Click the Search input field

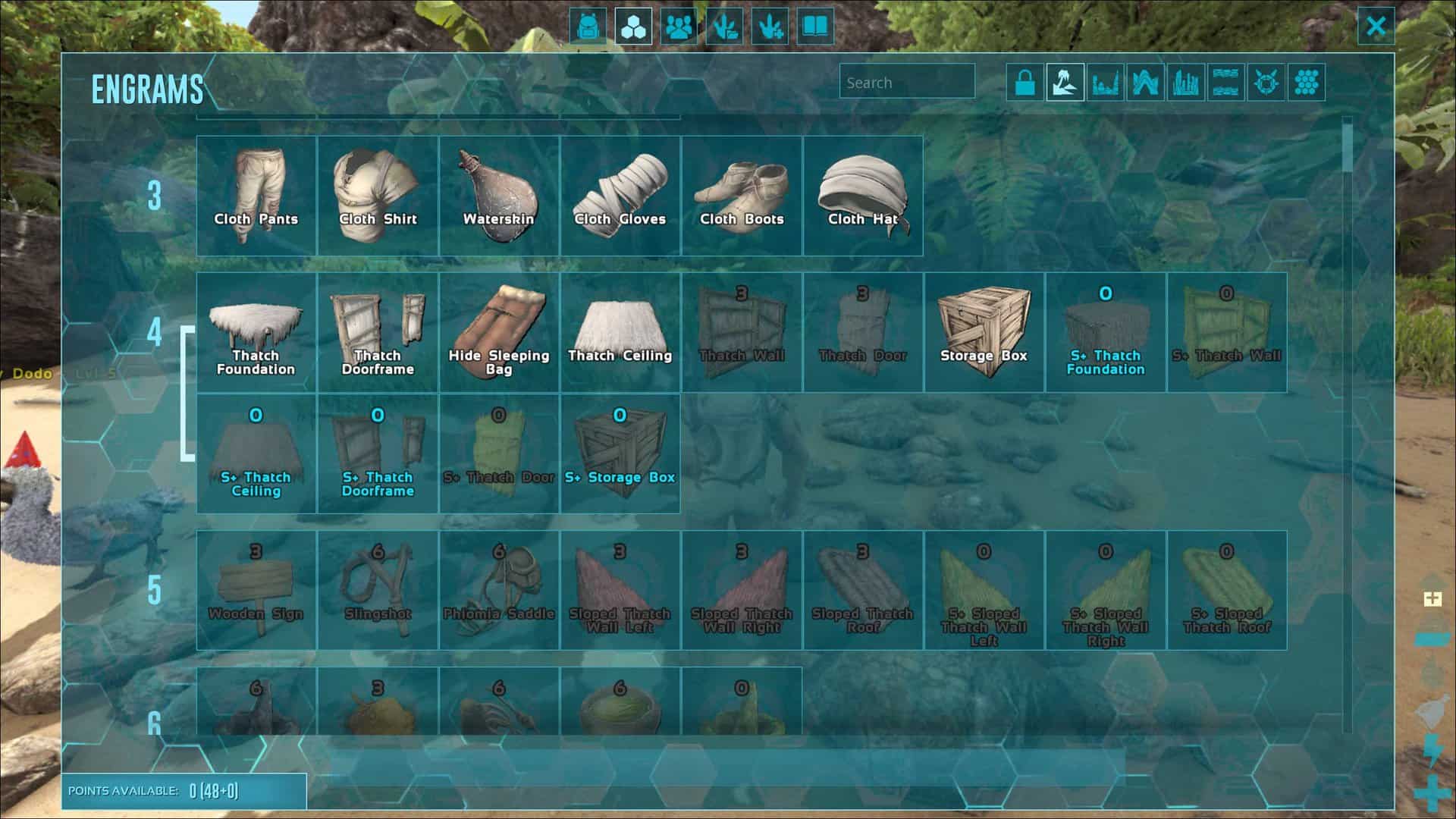(x=906, y=83)
